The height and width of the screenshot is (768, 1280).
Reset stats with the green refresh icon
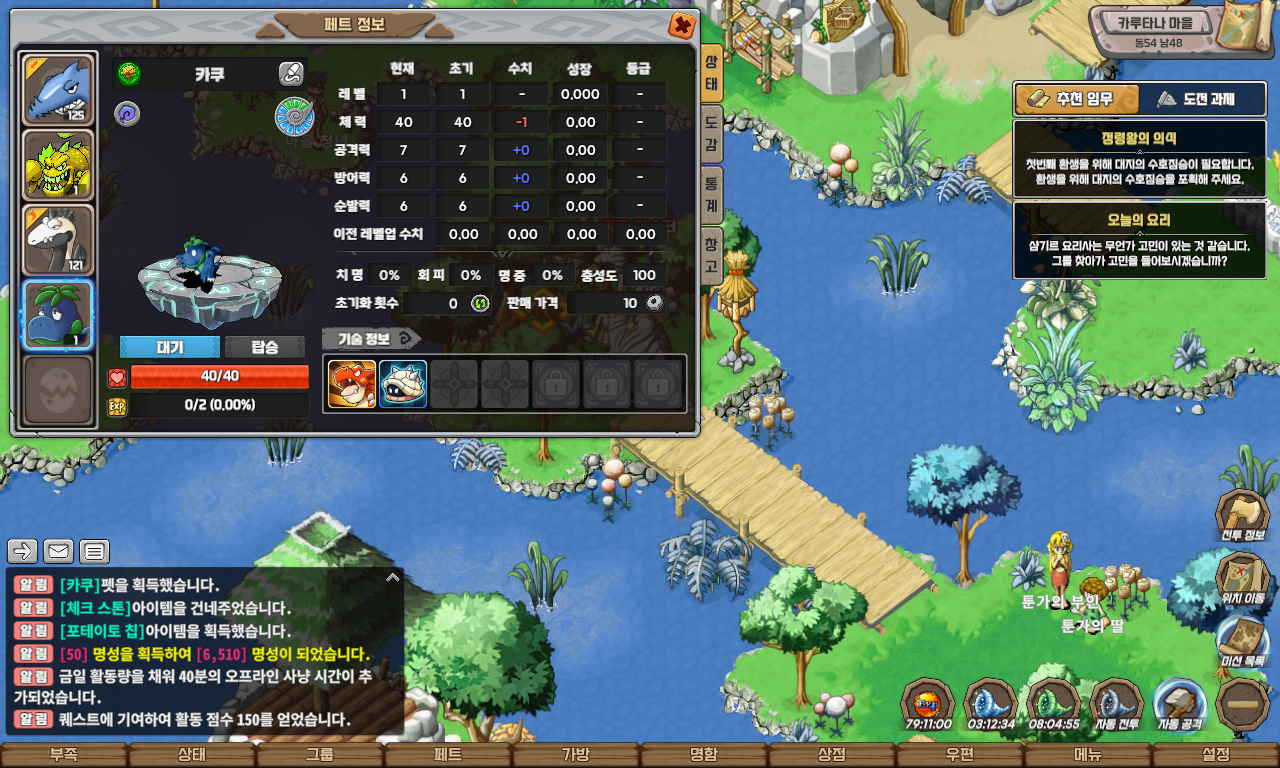[x=480, y=303]
